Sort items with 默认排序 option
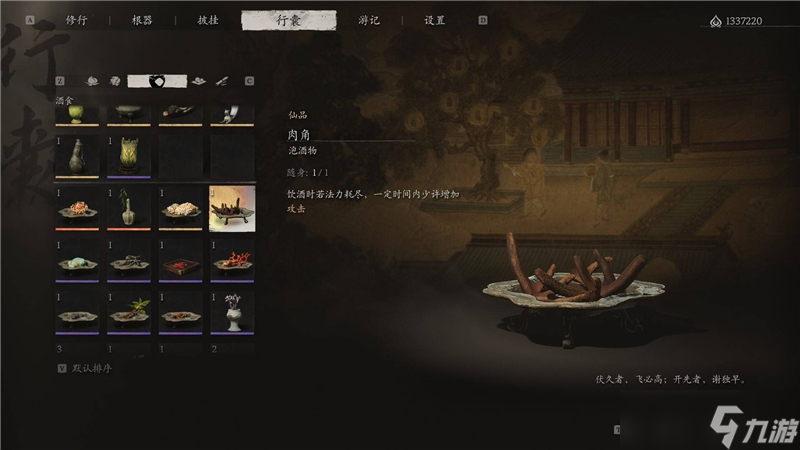This screenshot has height=450, width=800. (x=92, y=368)
